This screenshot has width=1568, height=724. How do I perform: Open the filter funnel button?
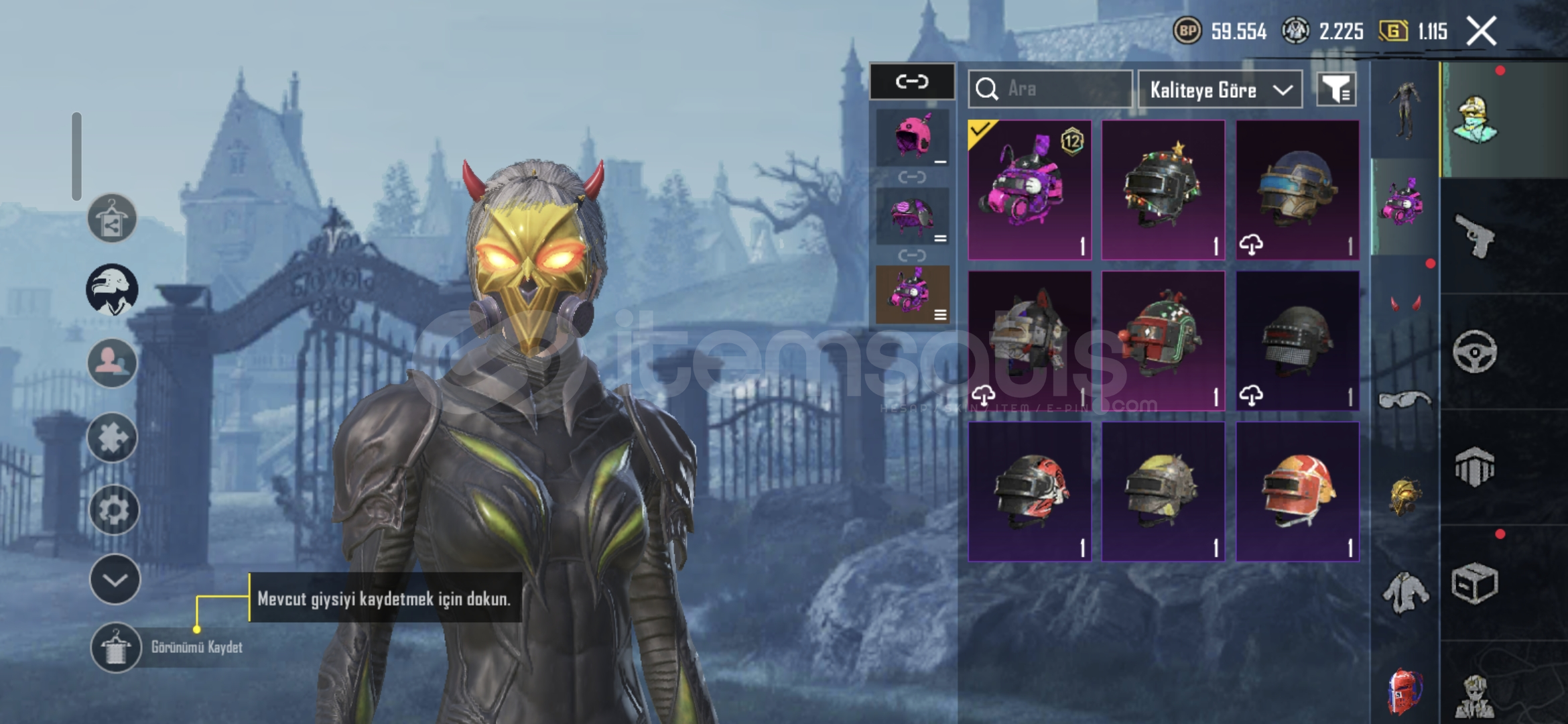[1336, 89]
